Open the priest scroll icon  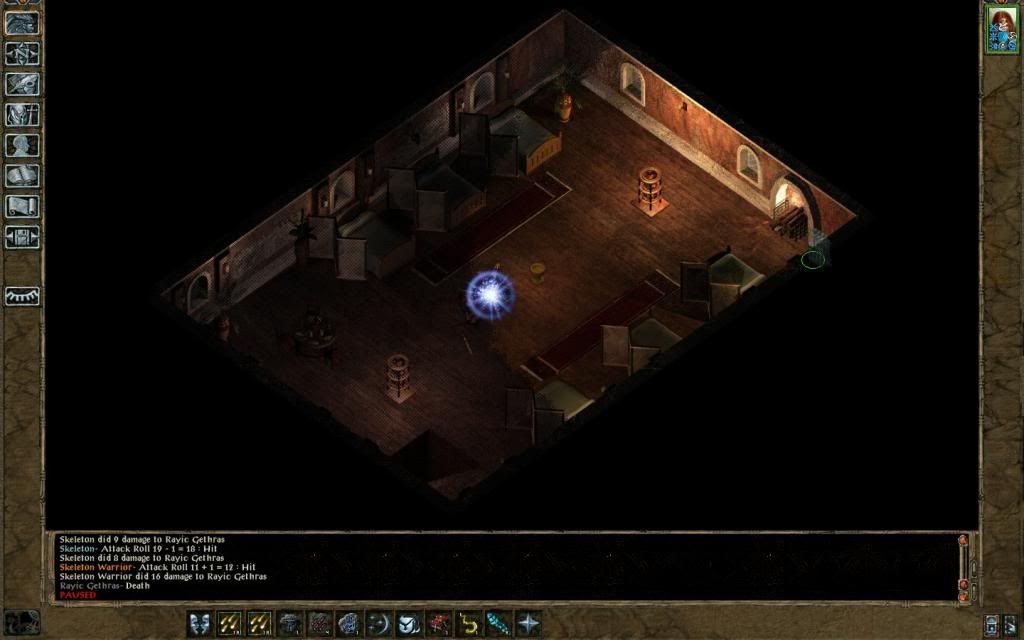point(22,207)
